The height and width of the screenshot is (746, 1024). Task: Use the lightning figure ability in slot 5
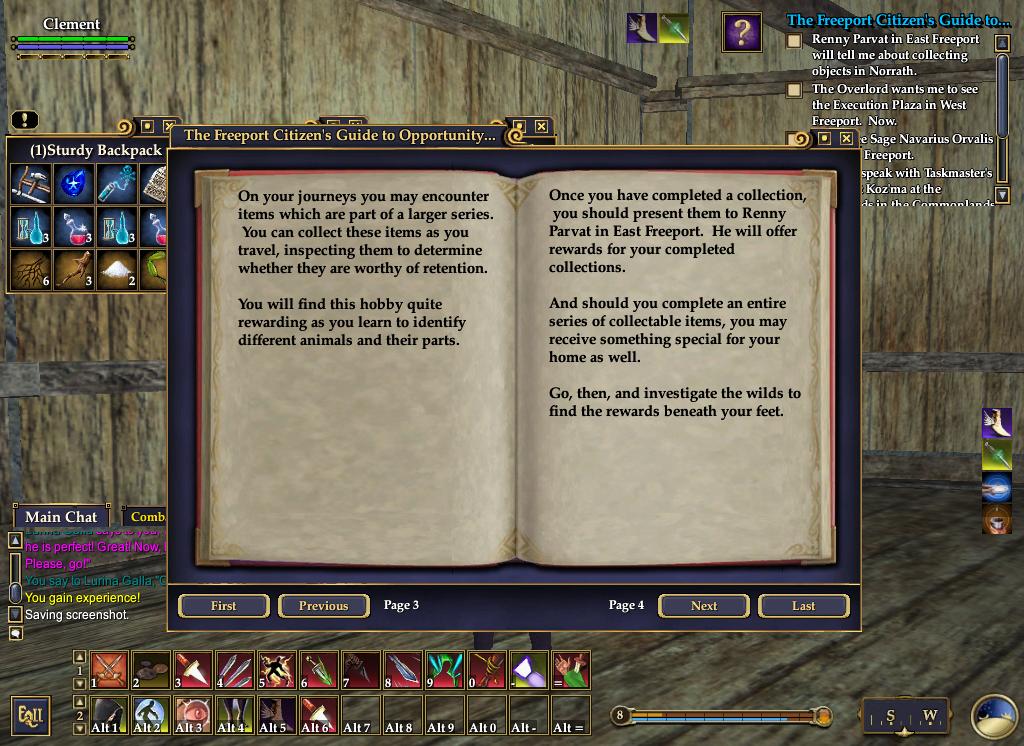277,670
